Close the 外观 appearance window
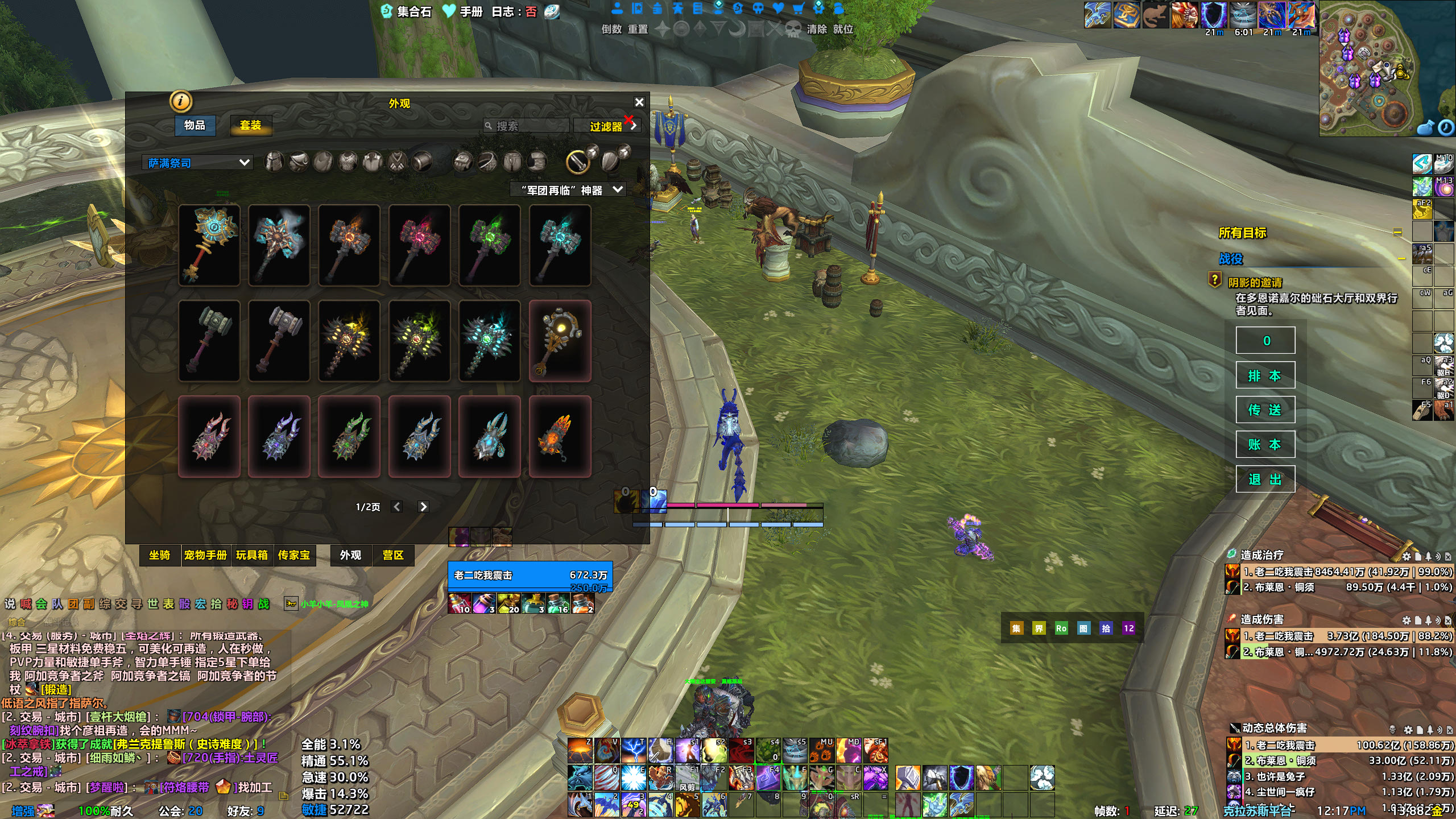This screenshot has height=819, width=1456. pos(639,102)
